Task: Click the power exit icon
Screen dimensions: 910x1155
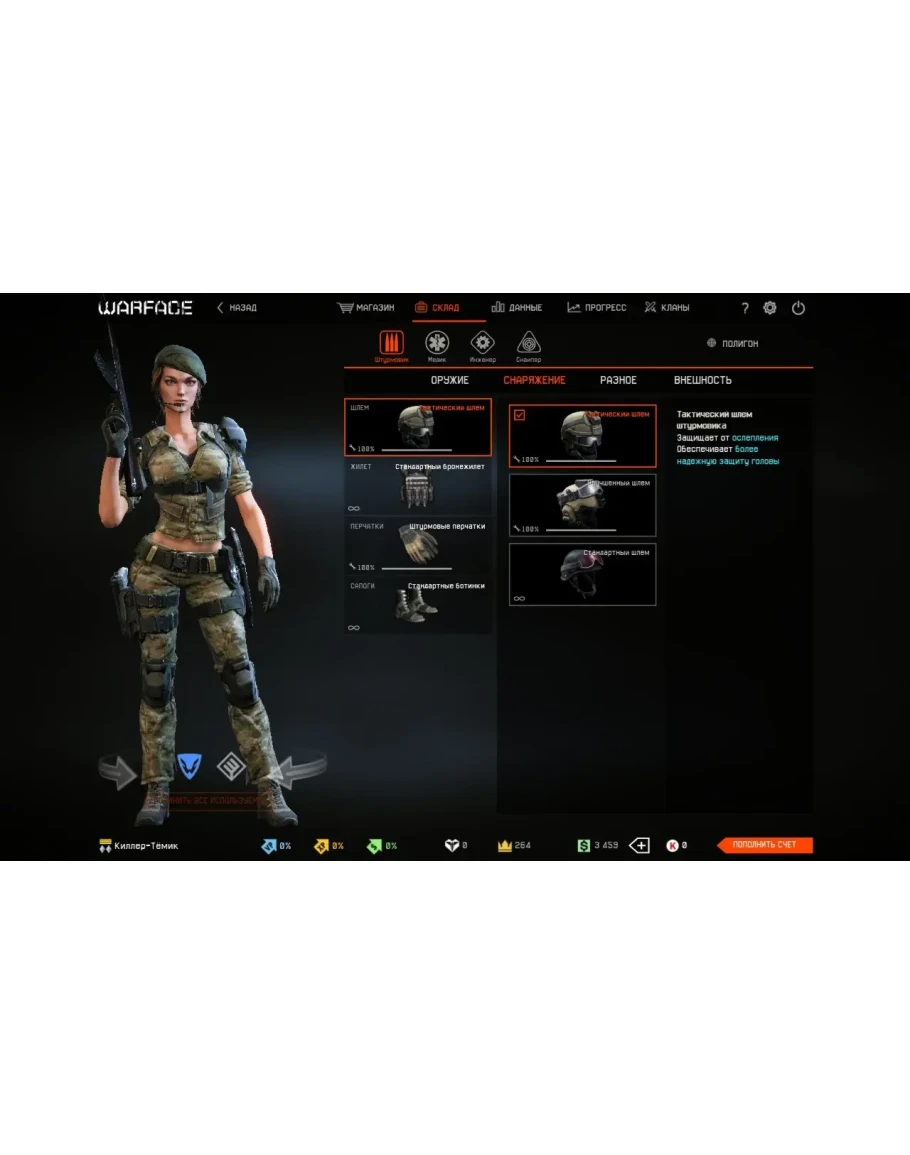Action: coord(798,308)
